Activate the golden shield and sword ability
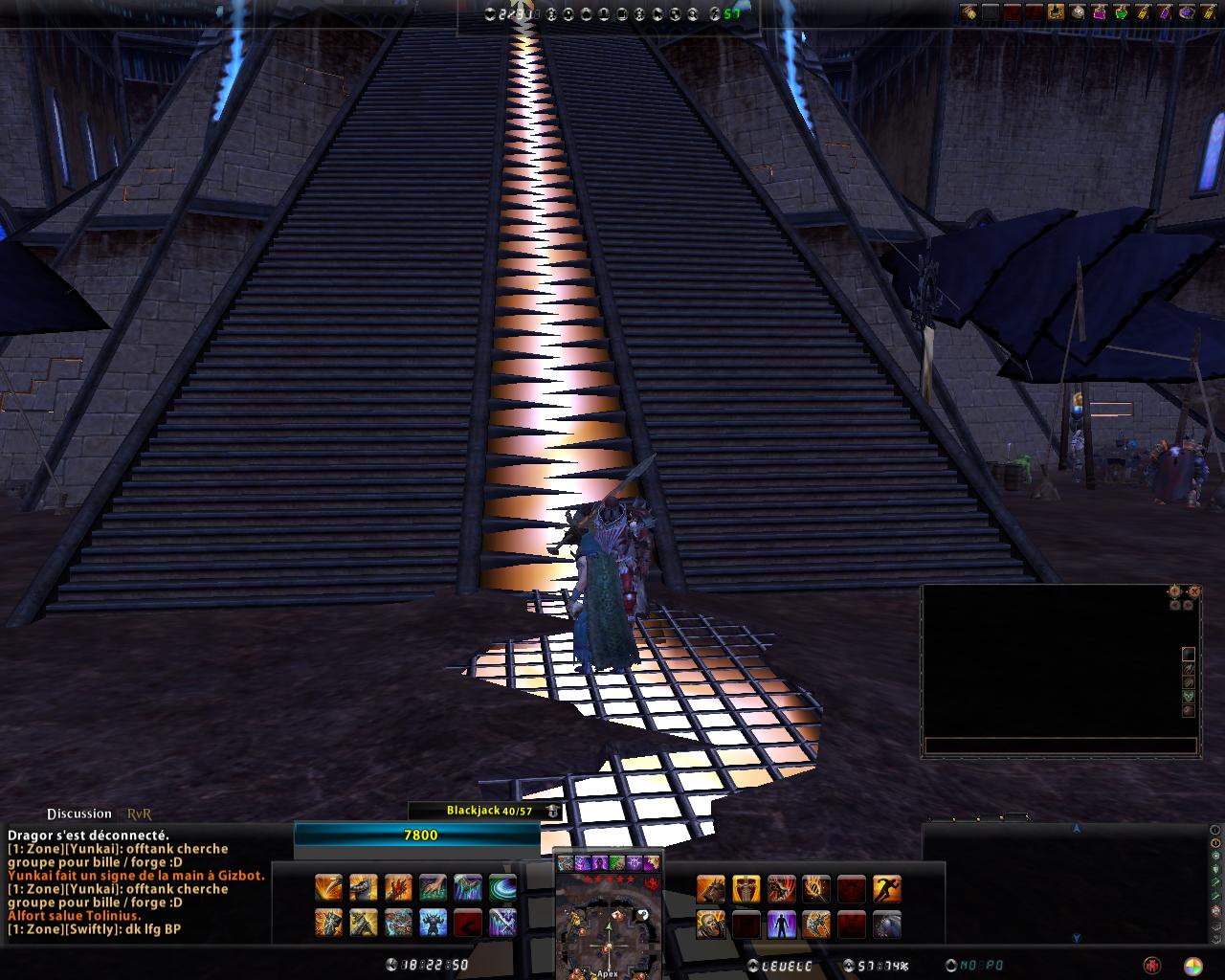1225x980 pixels. click(x=746, y=889)
